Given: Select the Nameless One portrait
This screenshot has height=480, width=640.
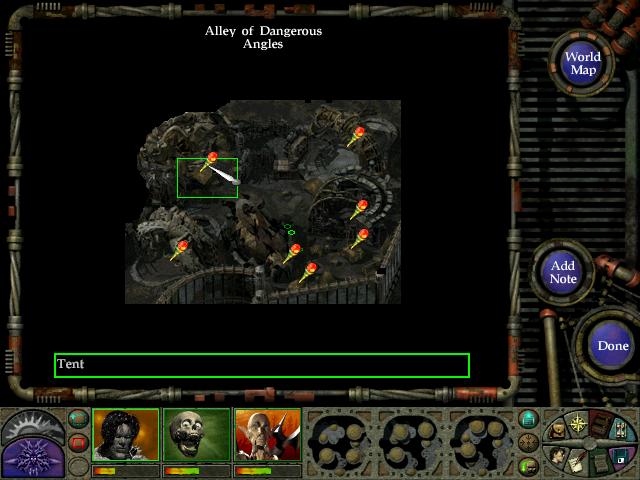Looking at the screenshot, I should (125, 435).
